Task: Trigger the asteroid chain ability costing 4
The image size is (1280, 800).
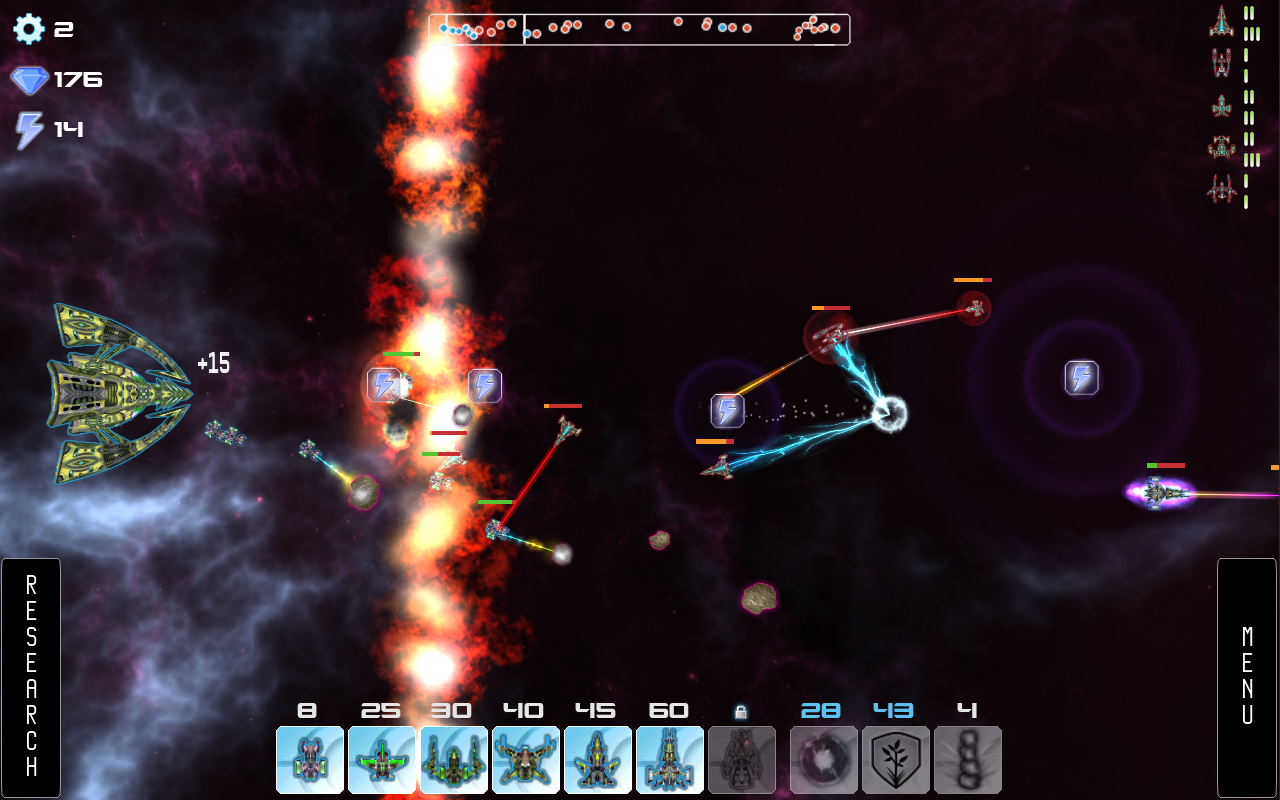Action: (968, 760)
